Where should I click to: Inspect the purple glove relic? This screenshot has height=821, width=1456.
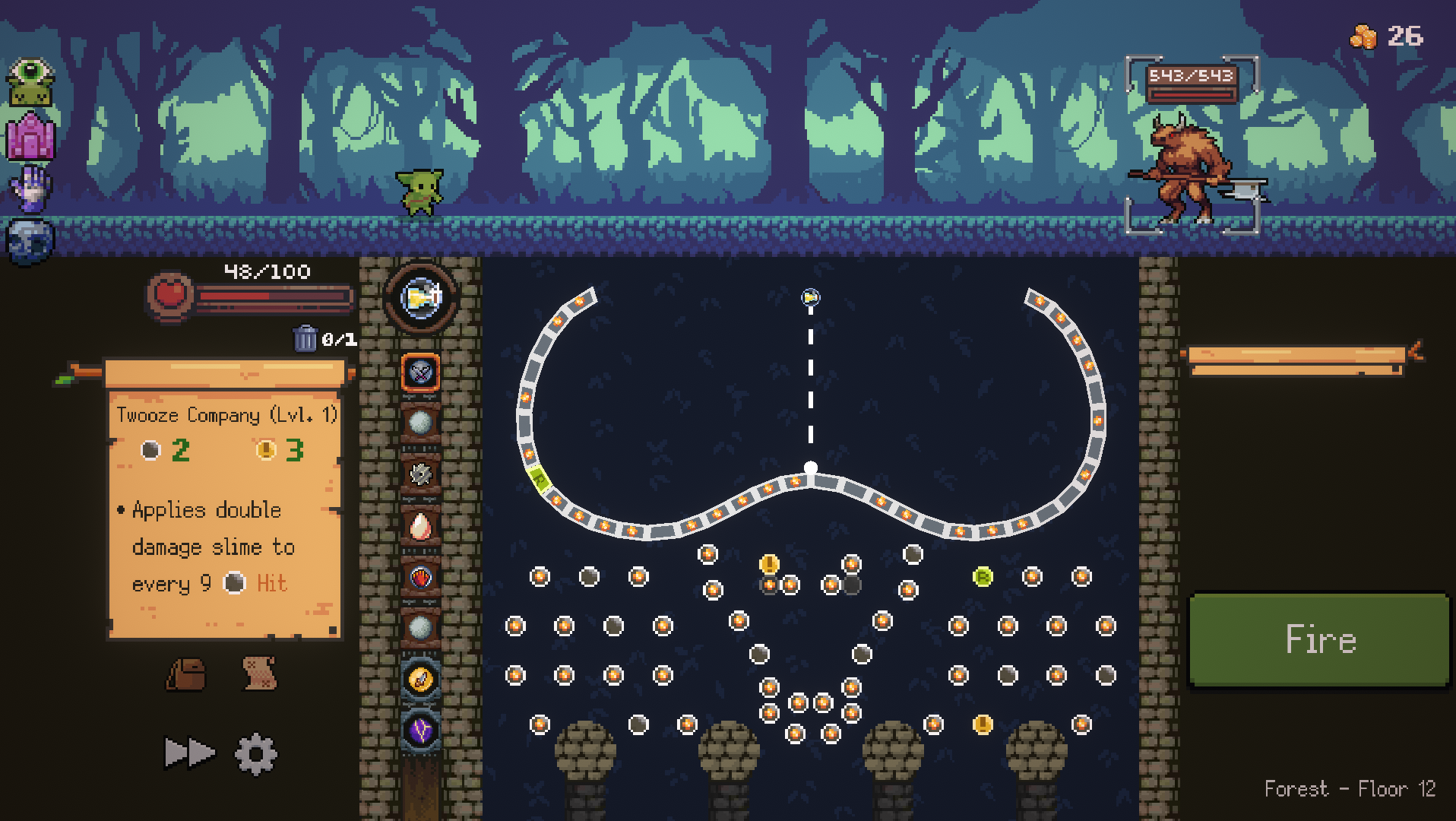click(30, 189)
